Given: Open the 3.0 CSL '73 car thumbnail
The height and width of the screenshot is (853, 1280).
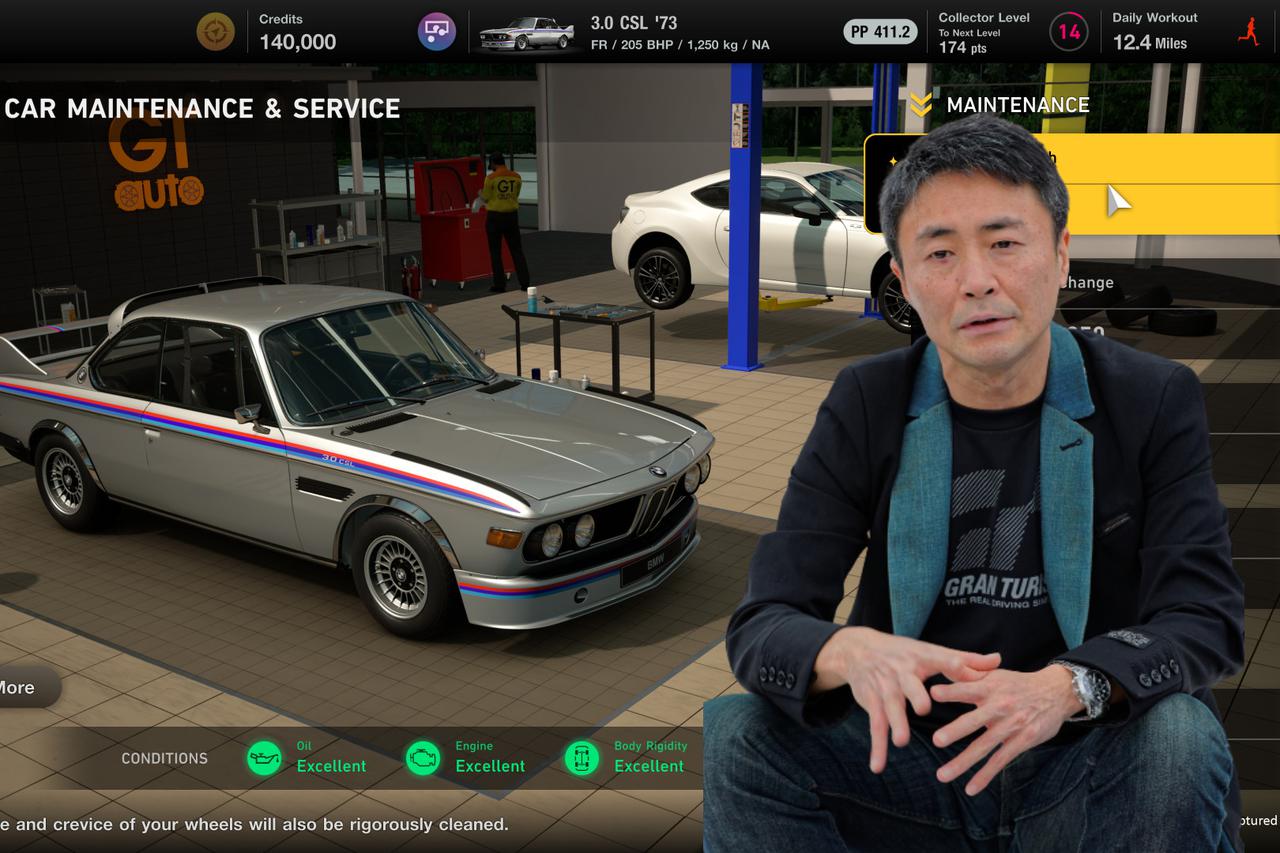Looking at the screenshot, I should tap(526, 31).
